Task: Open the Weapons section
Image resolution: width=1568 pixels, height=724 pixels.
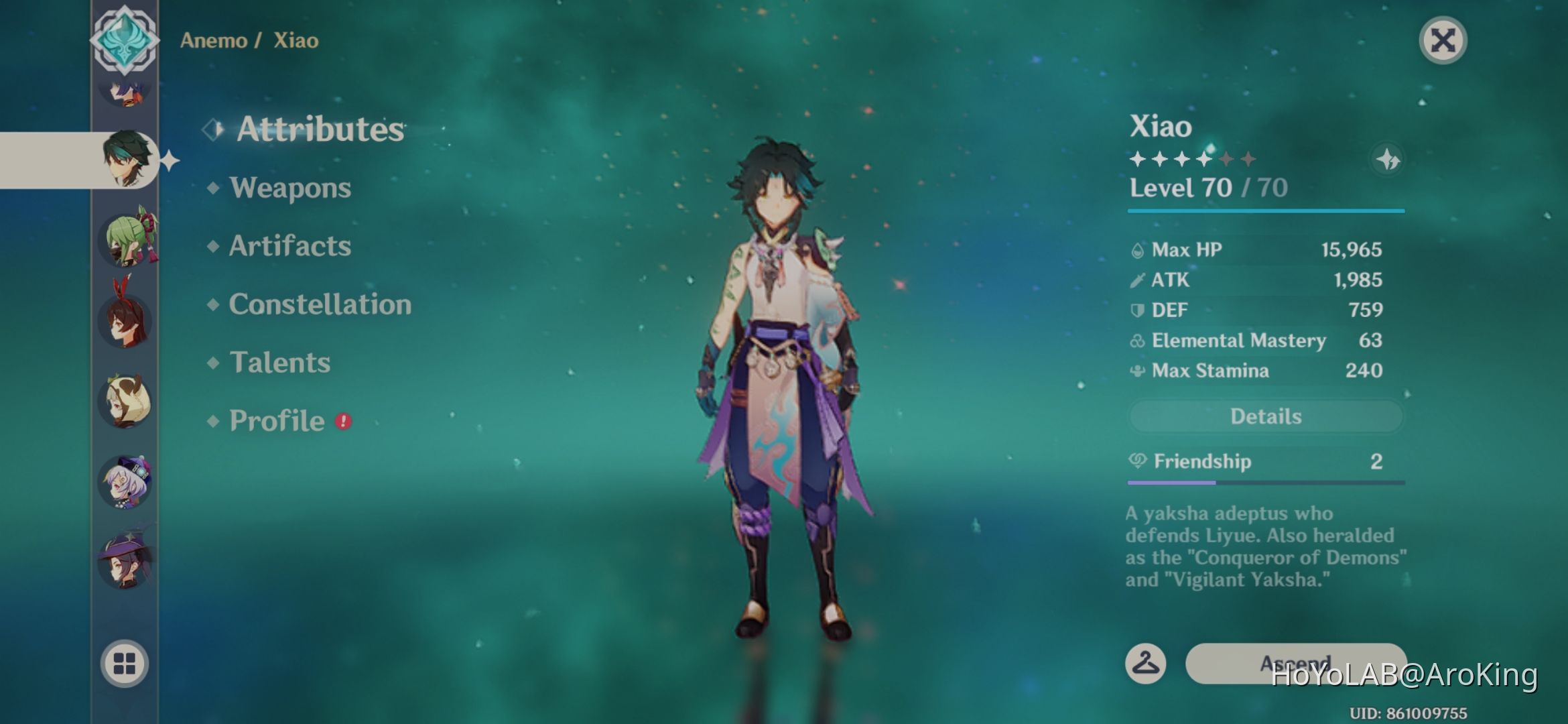Action: click(288, 188)
